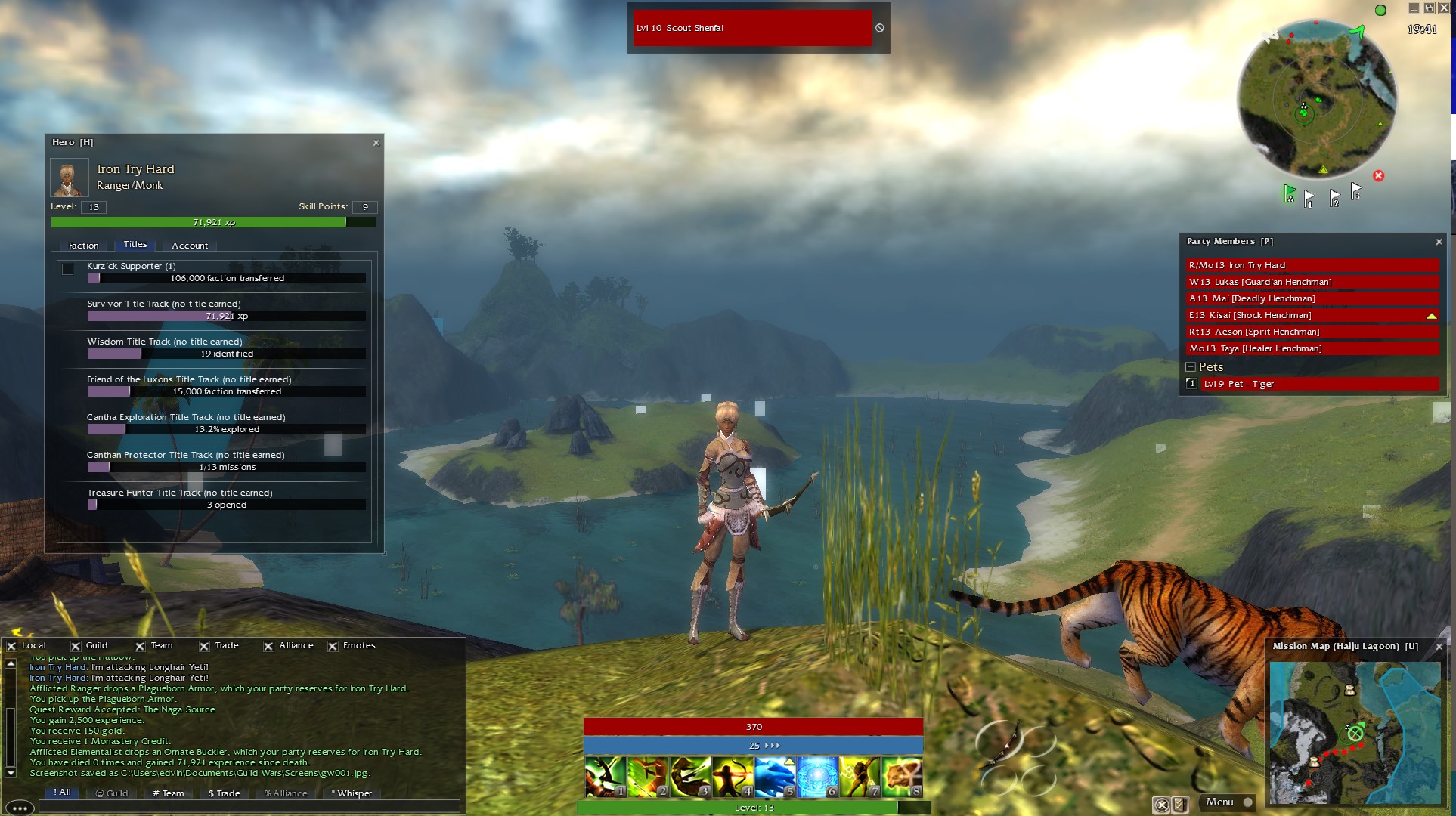Screen dimensions: 1456x816
Task: Close the Hero panel
Action: click(376, 143)
